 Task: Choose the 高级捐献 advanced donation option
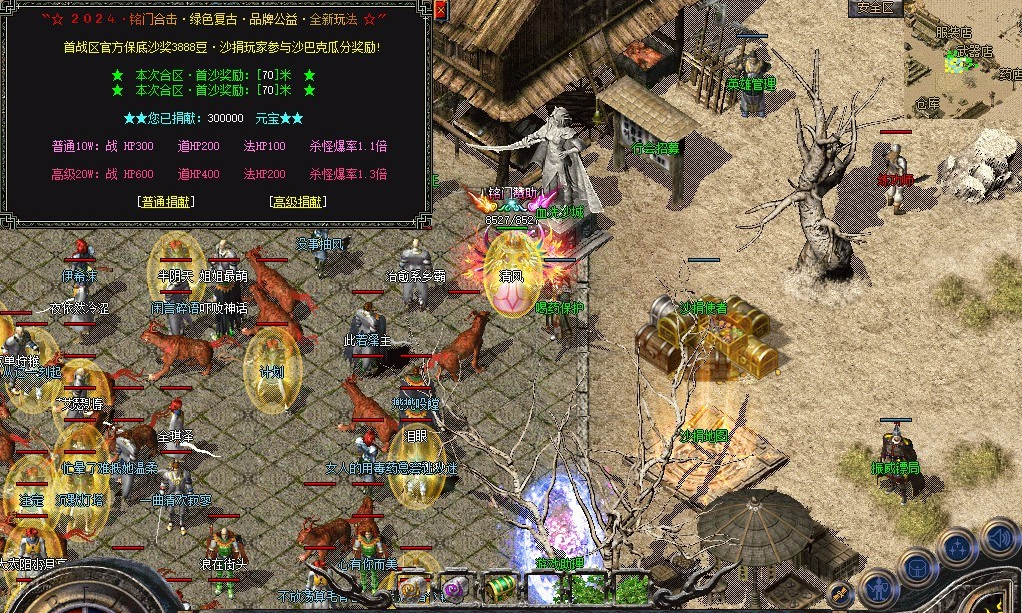click(x=298, y=201)
